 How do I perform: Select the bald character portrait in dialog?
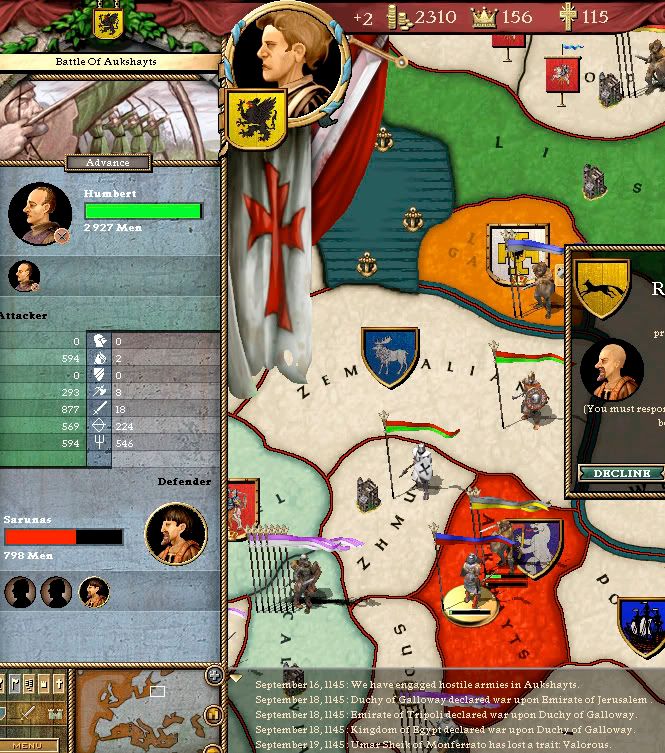tap(606, 370)
